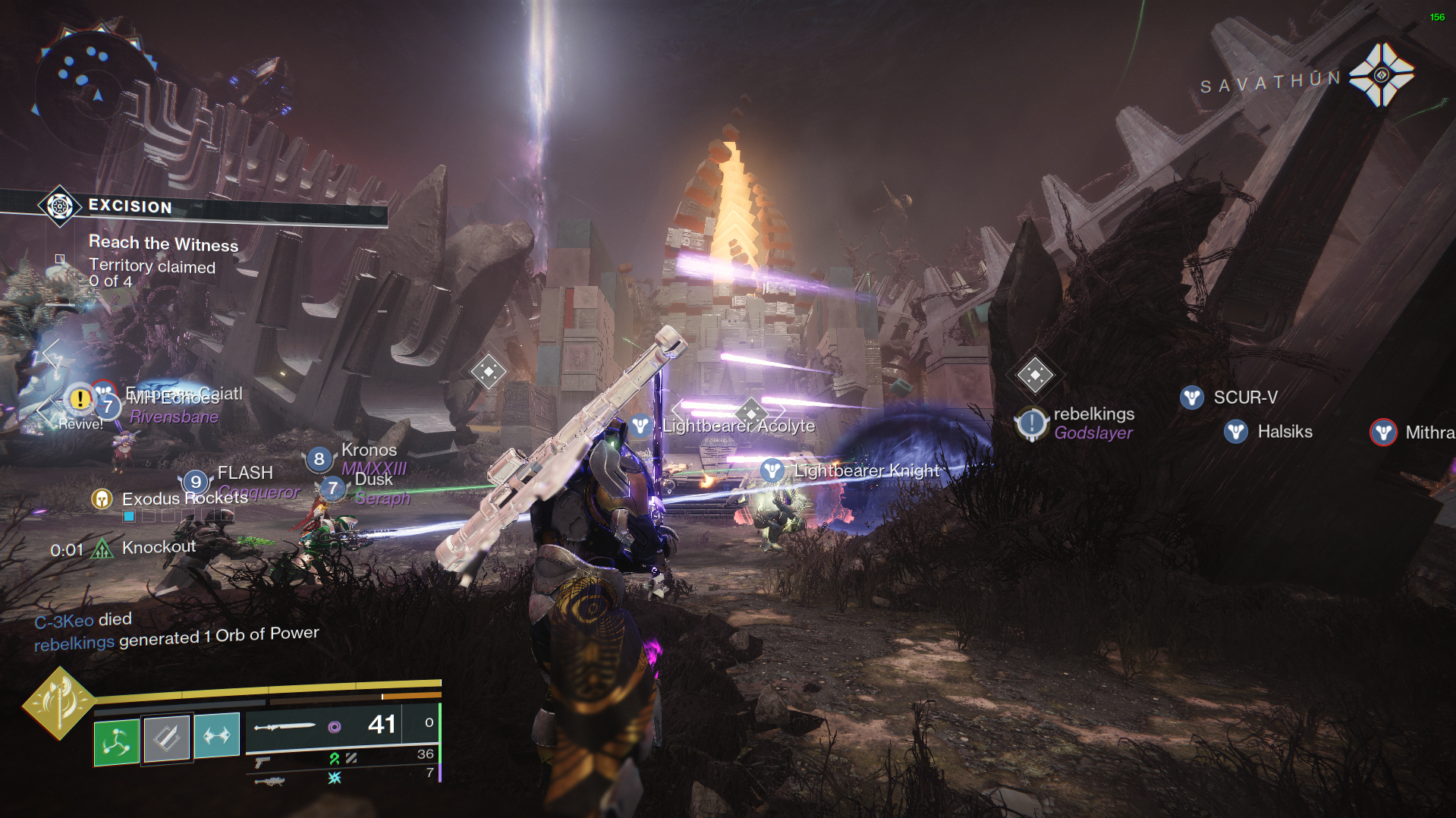Select the teal class ability icon

(x=217, y=734)
